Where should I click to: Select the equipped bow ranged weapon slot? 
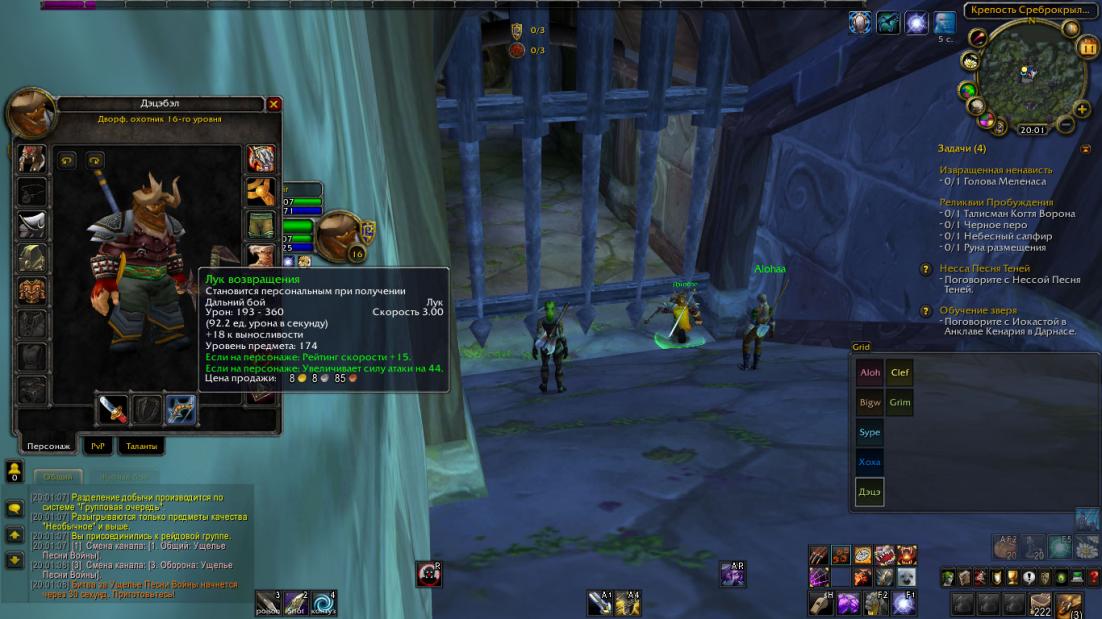[x=180, y=409]
